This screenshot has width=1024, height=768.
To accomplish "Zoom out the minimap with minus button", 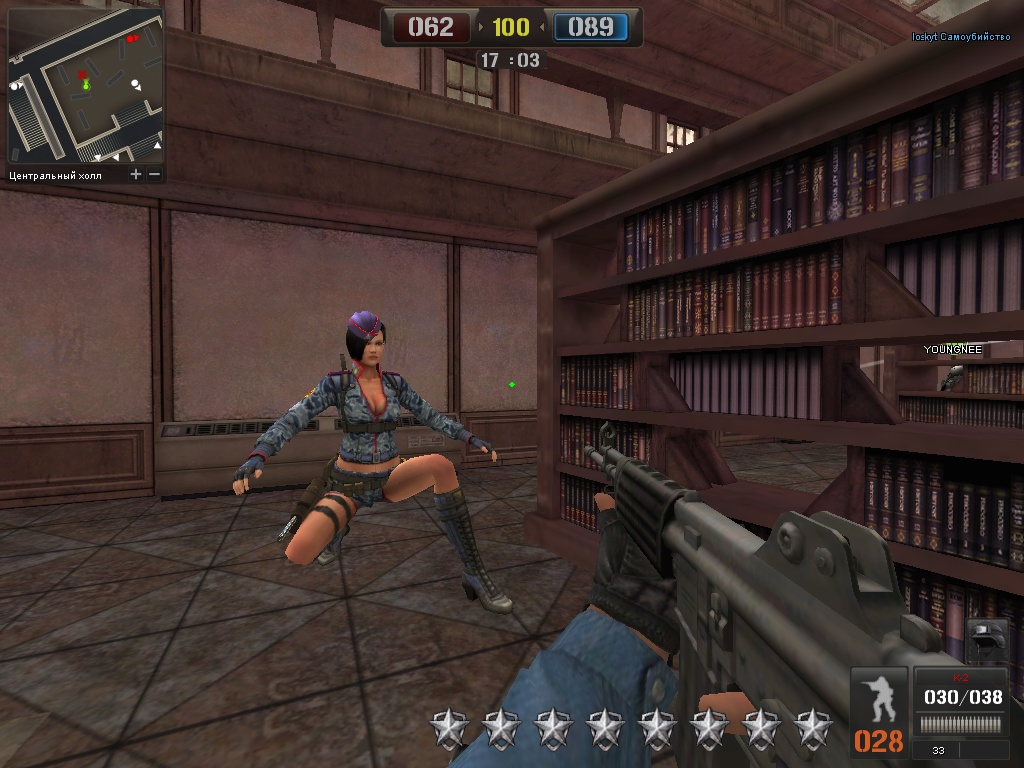I will click(x=154, y=175).
